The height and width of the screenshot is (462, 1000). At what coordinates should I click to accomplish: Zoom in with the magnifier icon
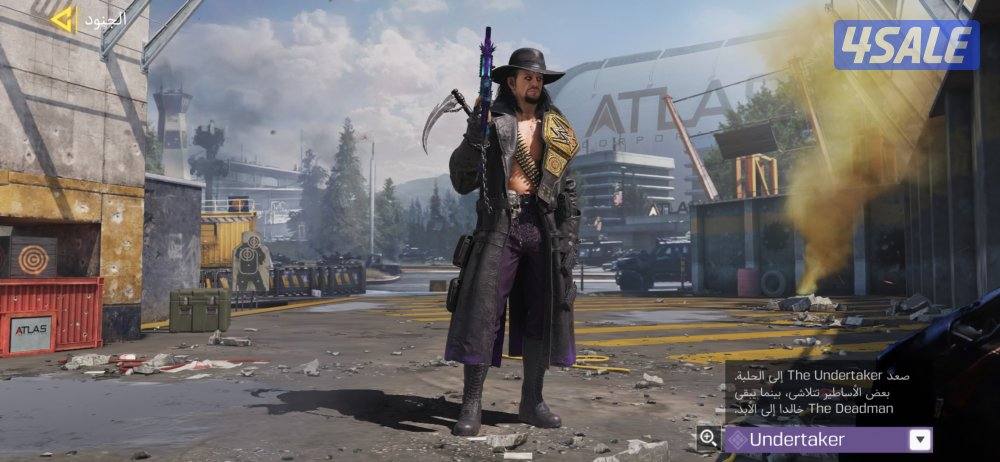point(708,438)
